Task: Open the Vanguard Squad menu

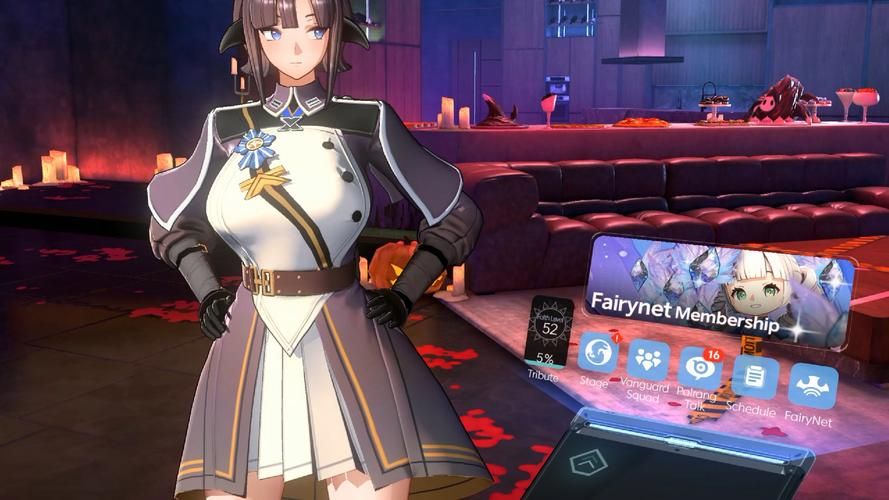Action: coord(650,362)
